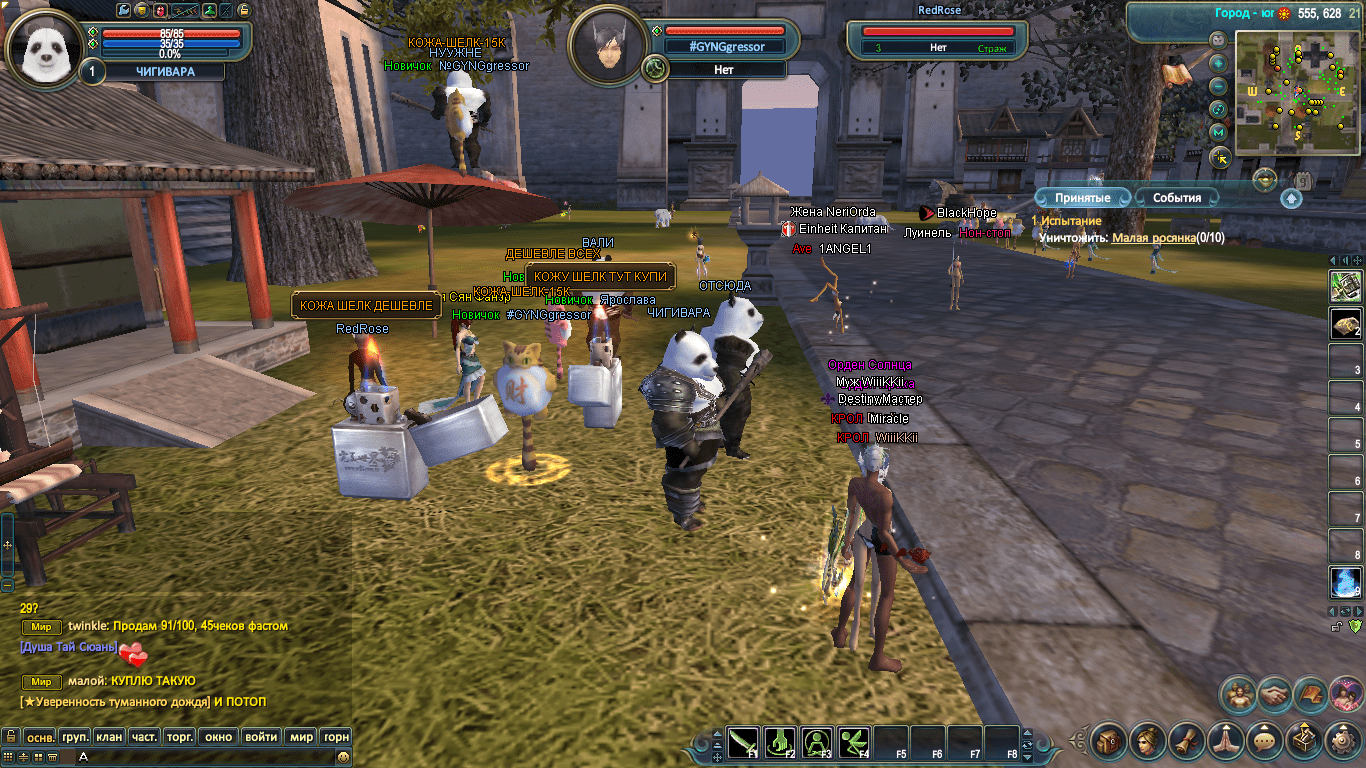Viewport: 1366px width, 768px height.
Task: Activate the sword attack skill F1
Action: pyautogui.click(x=743, y=742)
